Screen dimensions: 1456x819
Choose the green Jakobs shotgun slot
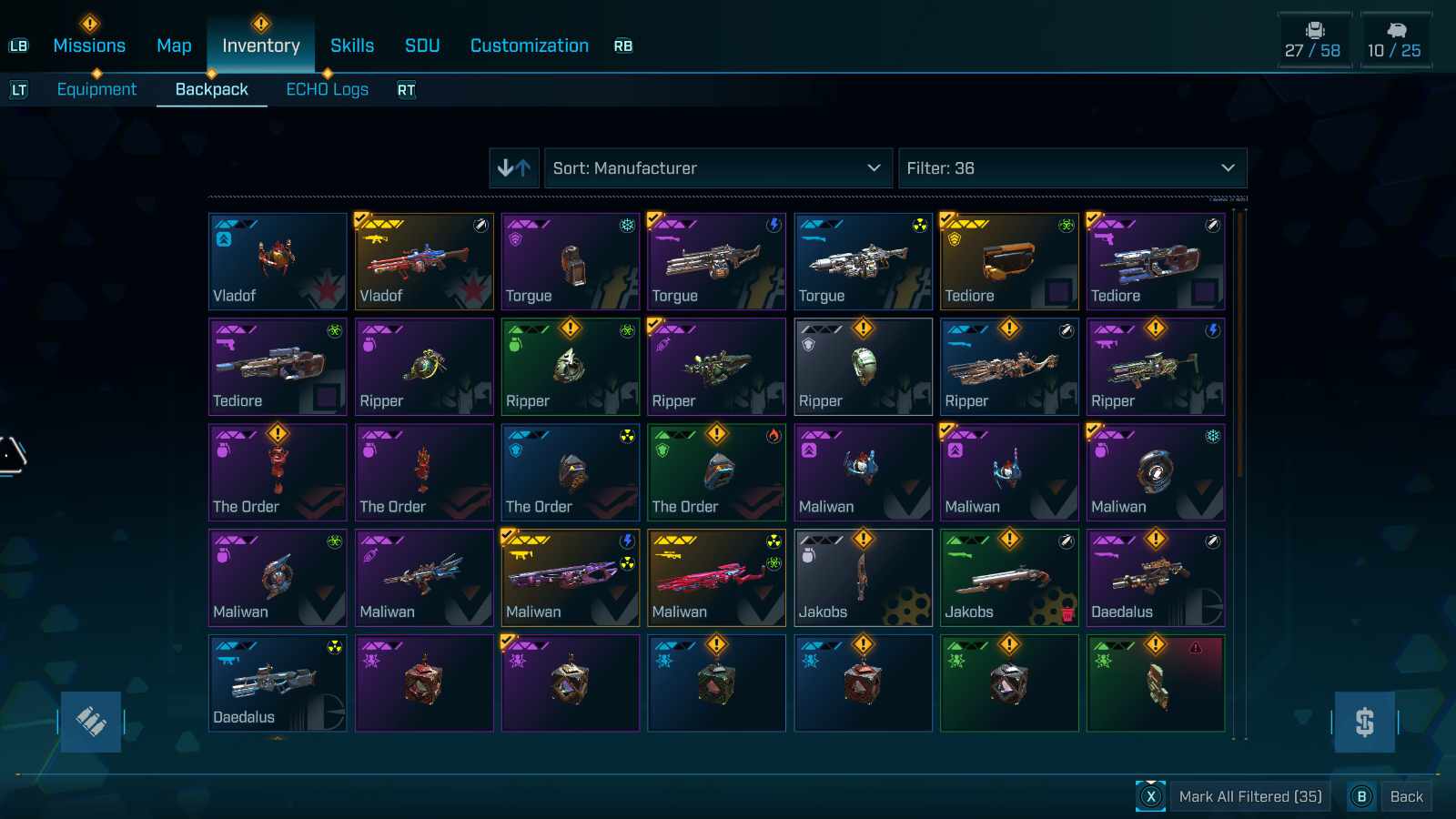pos(1008,578)
